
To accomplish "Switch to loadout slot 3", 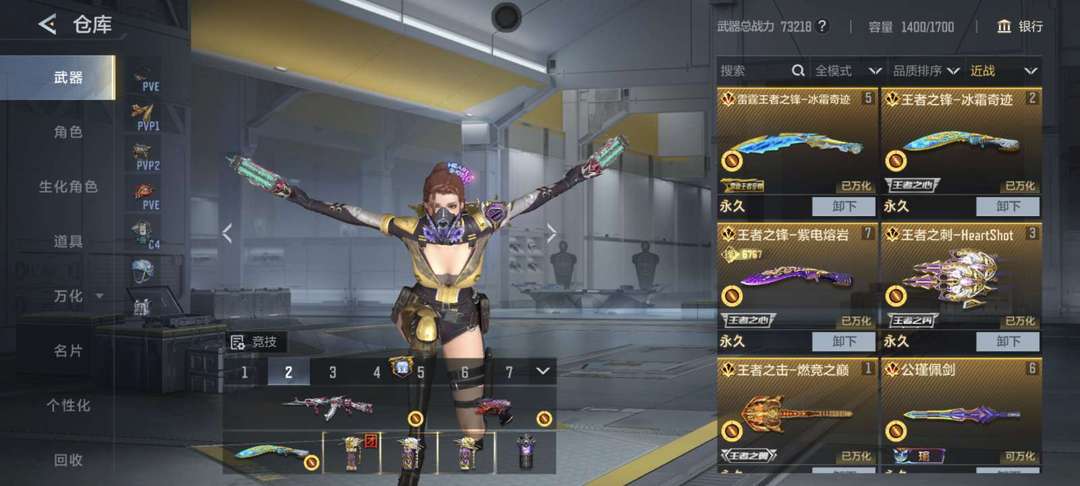I will click(x=333, y=373).
